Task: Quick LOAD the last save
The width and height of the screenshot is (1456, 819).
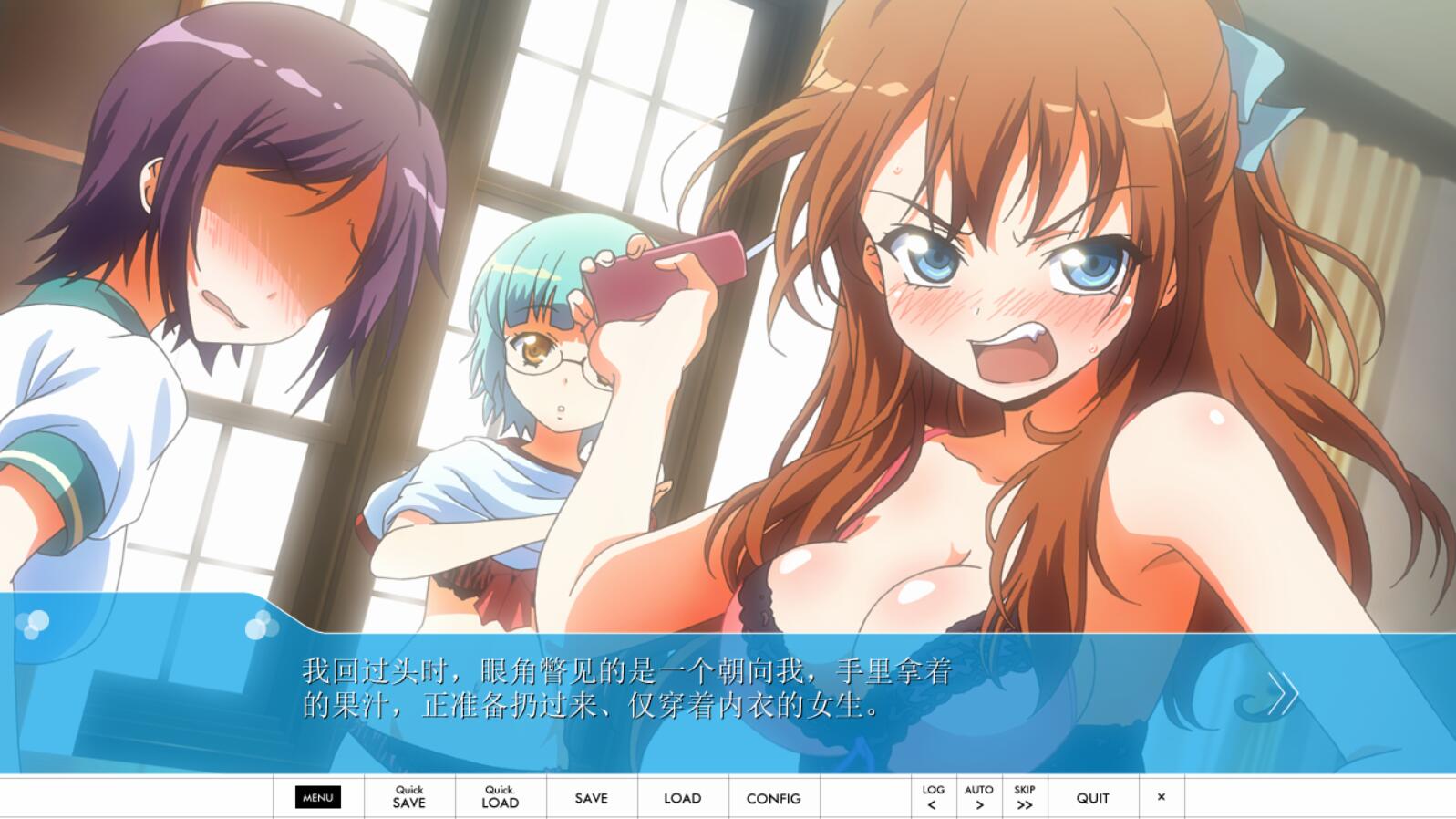Action: click(501, 797)
